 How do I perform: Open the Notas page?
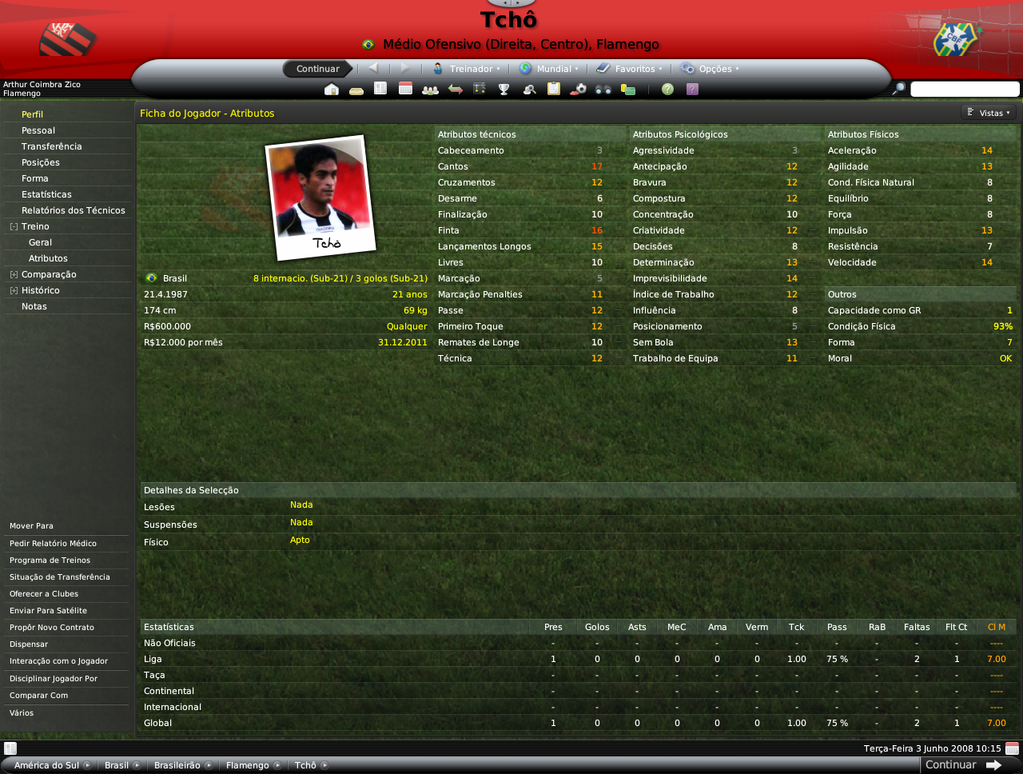(x=34, y=306)
